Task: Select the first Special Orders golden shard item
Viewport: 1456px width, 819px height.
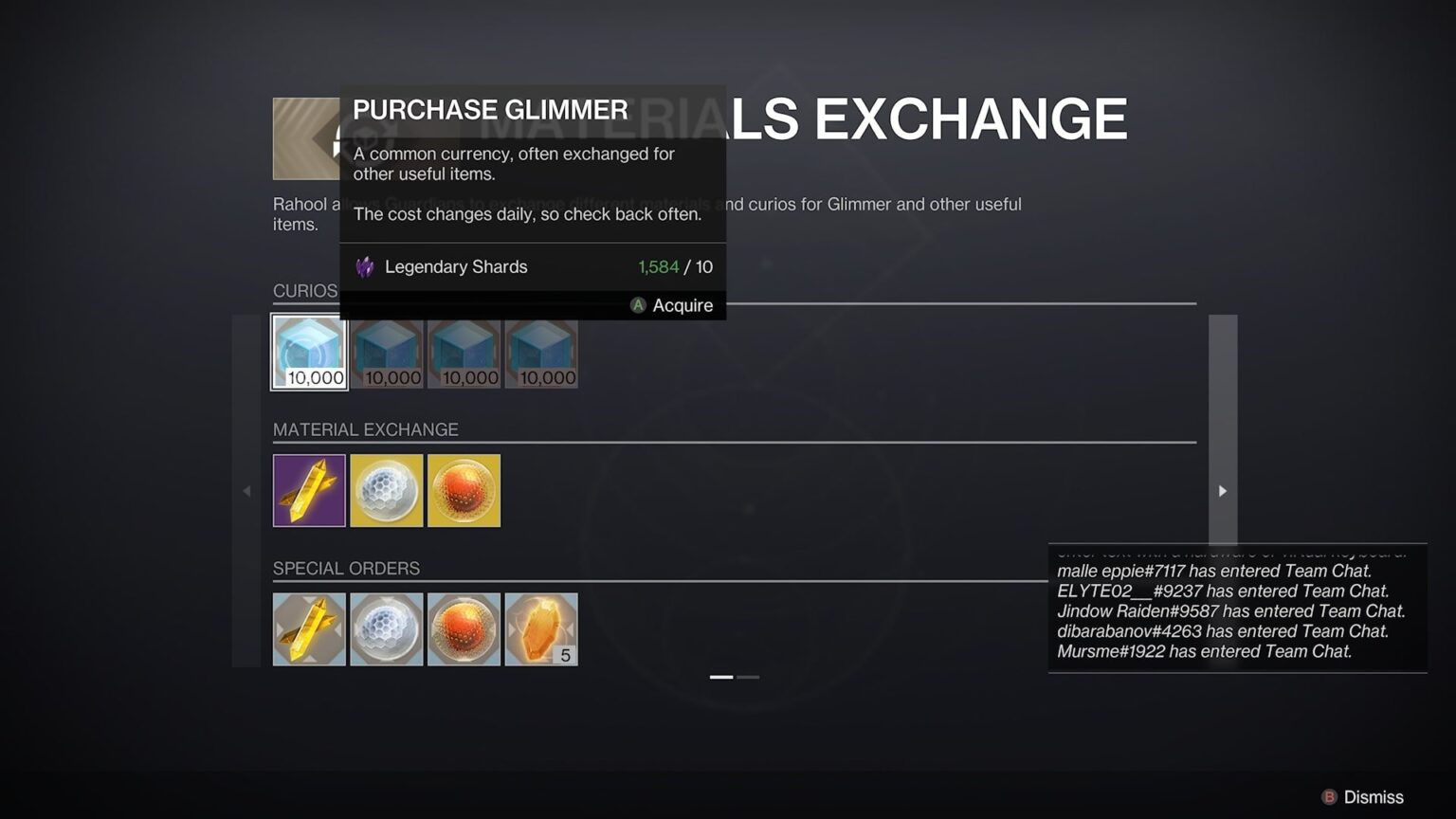Action: [308, 628]
